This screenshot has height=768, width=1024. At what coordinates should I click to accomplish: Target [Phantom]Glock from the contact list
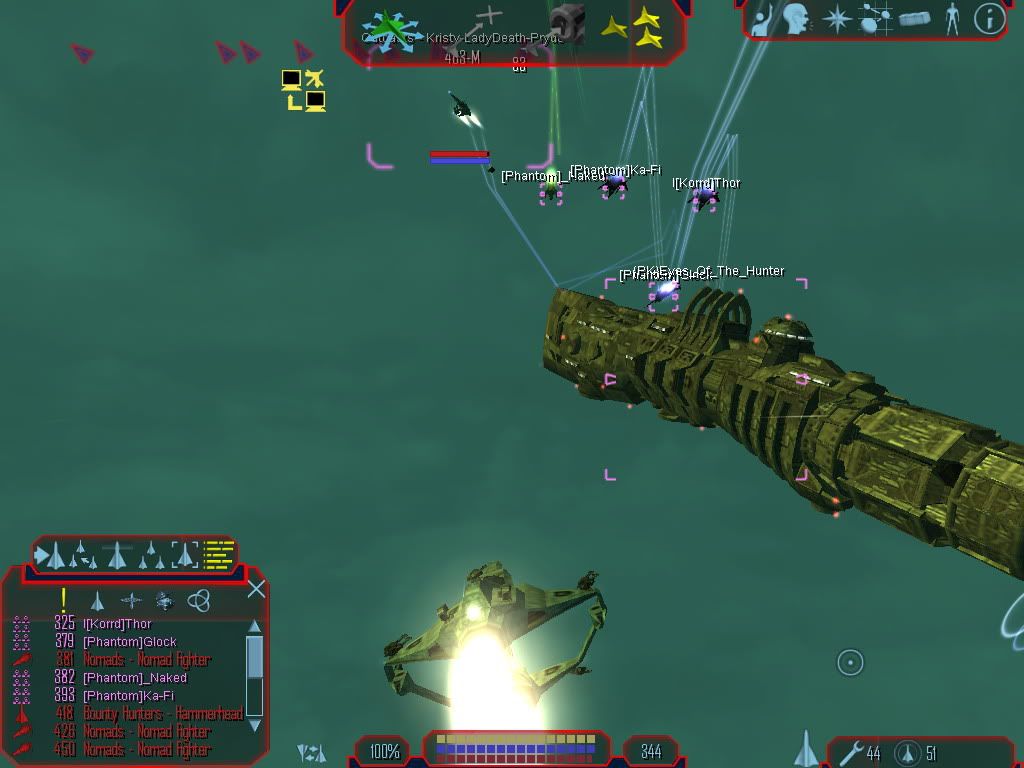click(x=130, y=642)
